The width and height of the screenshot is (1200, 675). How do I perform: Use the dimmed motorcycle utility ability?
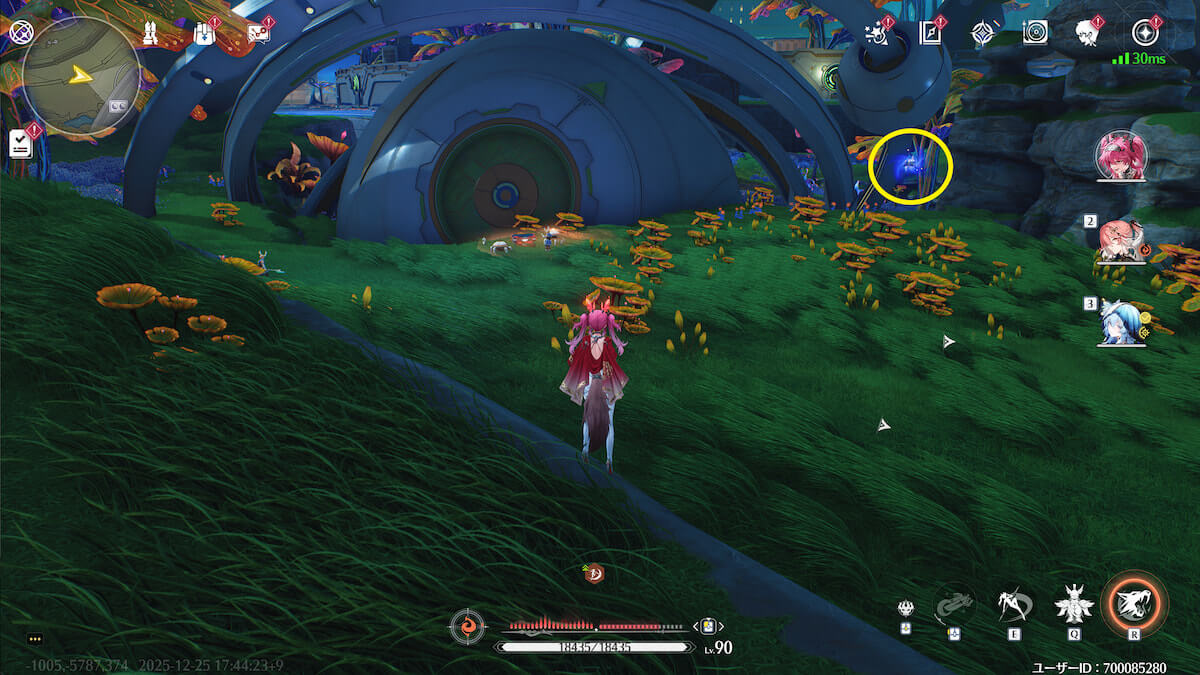[x=954, y=604]
